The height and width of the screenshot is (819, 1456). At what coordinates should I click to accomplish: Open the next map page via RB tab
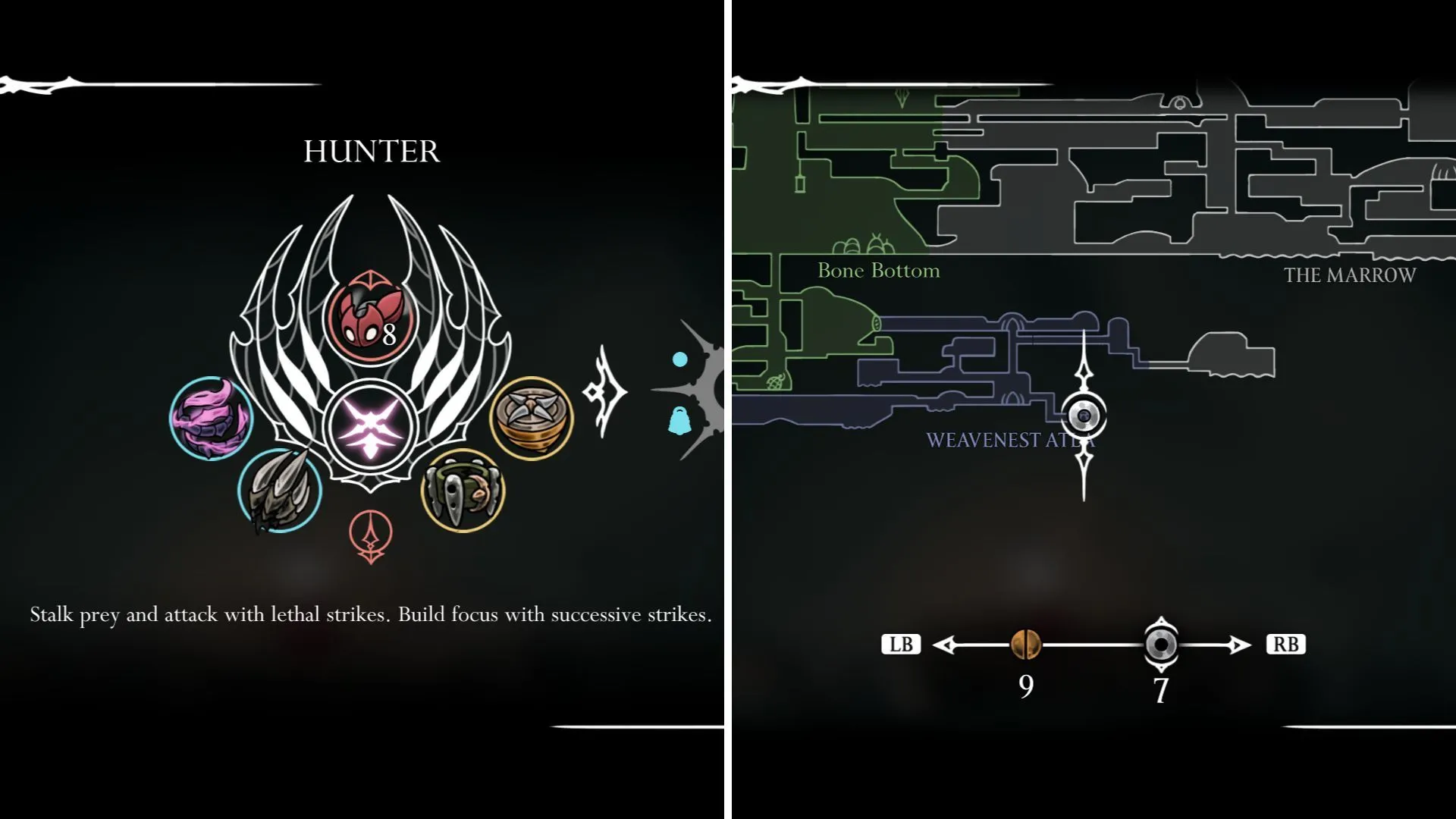pos(1286,645)
